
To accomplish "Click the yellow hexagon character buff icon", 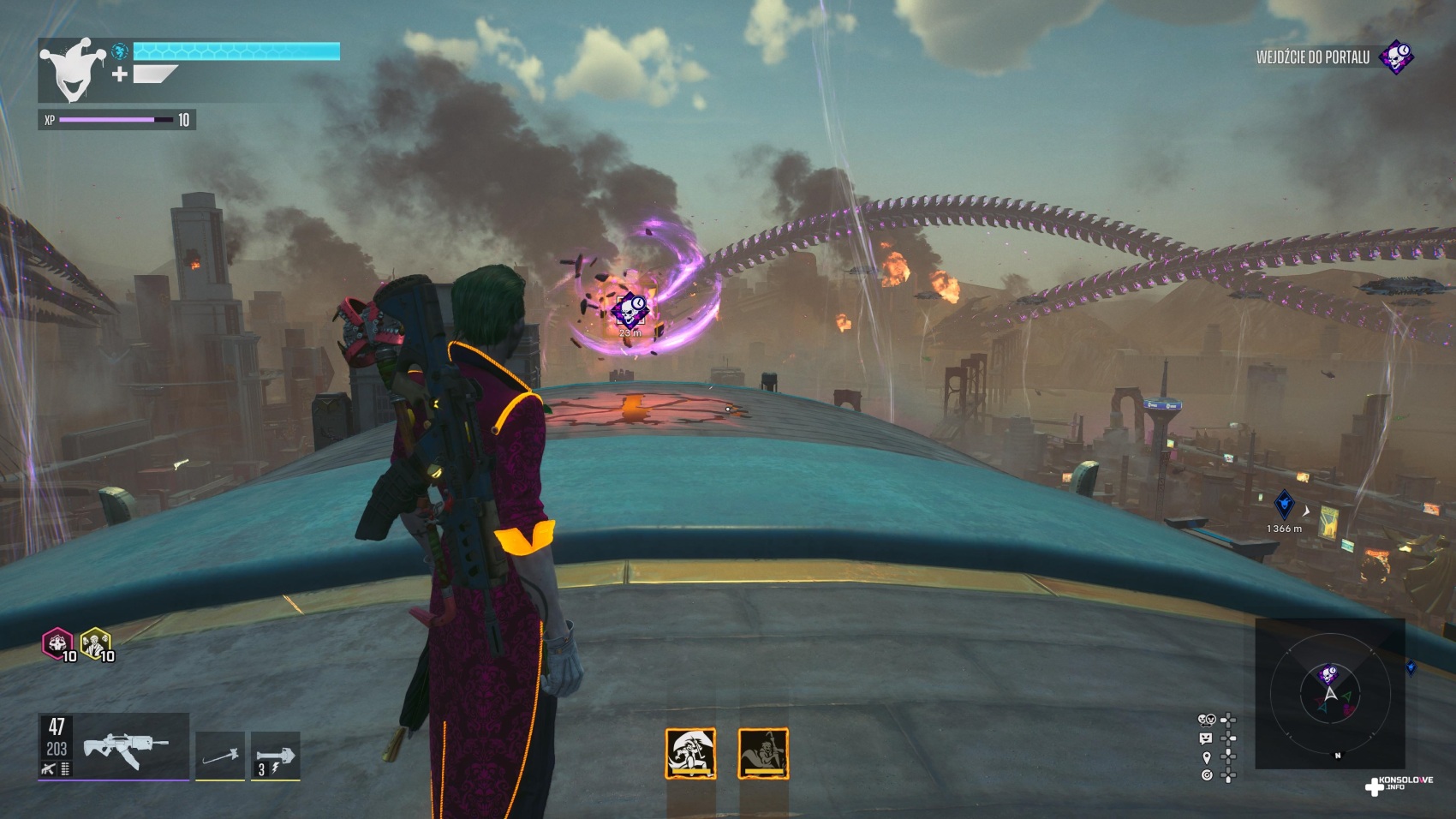I will point(94,643).
